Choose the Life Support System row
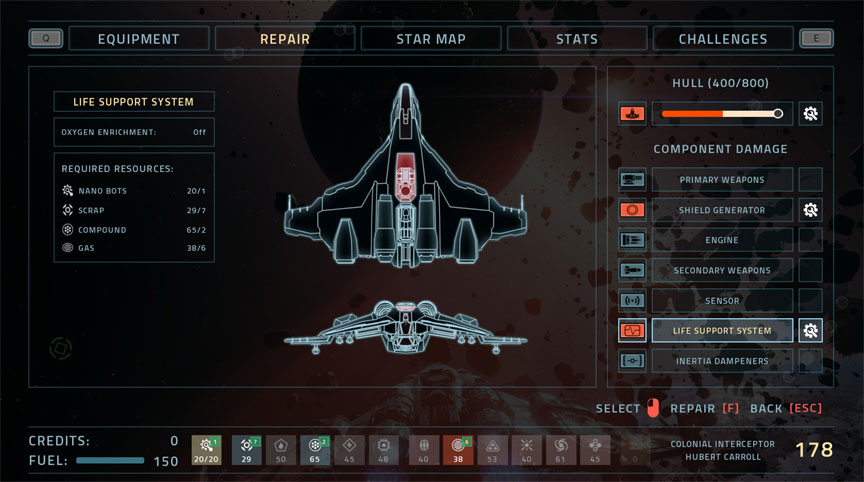This screenshot has height=482, width=864. point(721,330)
